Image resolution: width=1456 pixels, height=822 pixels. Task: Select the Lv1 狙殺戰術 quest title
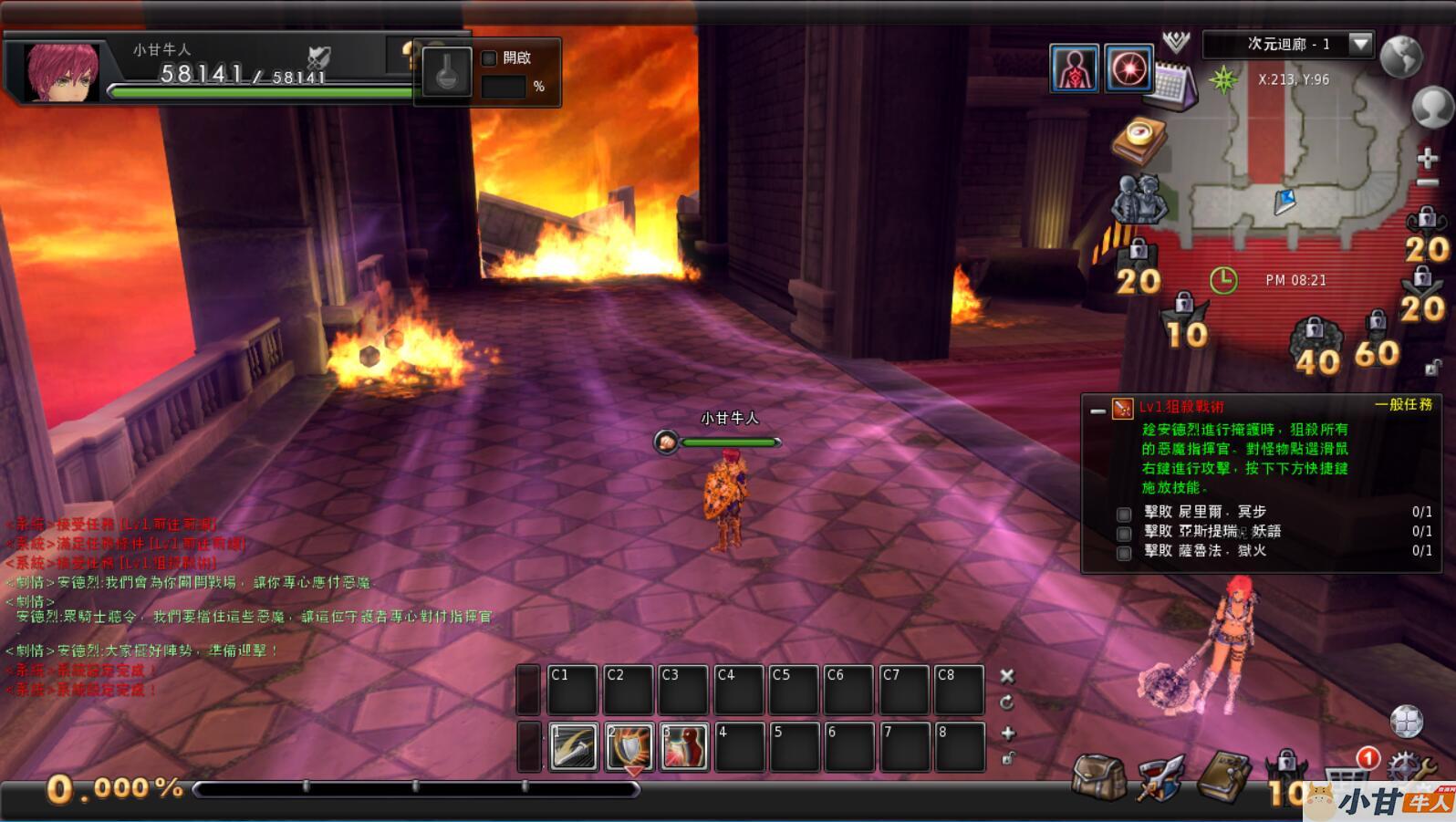pyautogui.click(x=1181, y=407)
